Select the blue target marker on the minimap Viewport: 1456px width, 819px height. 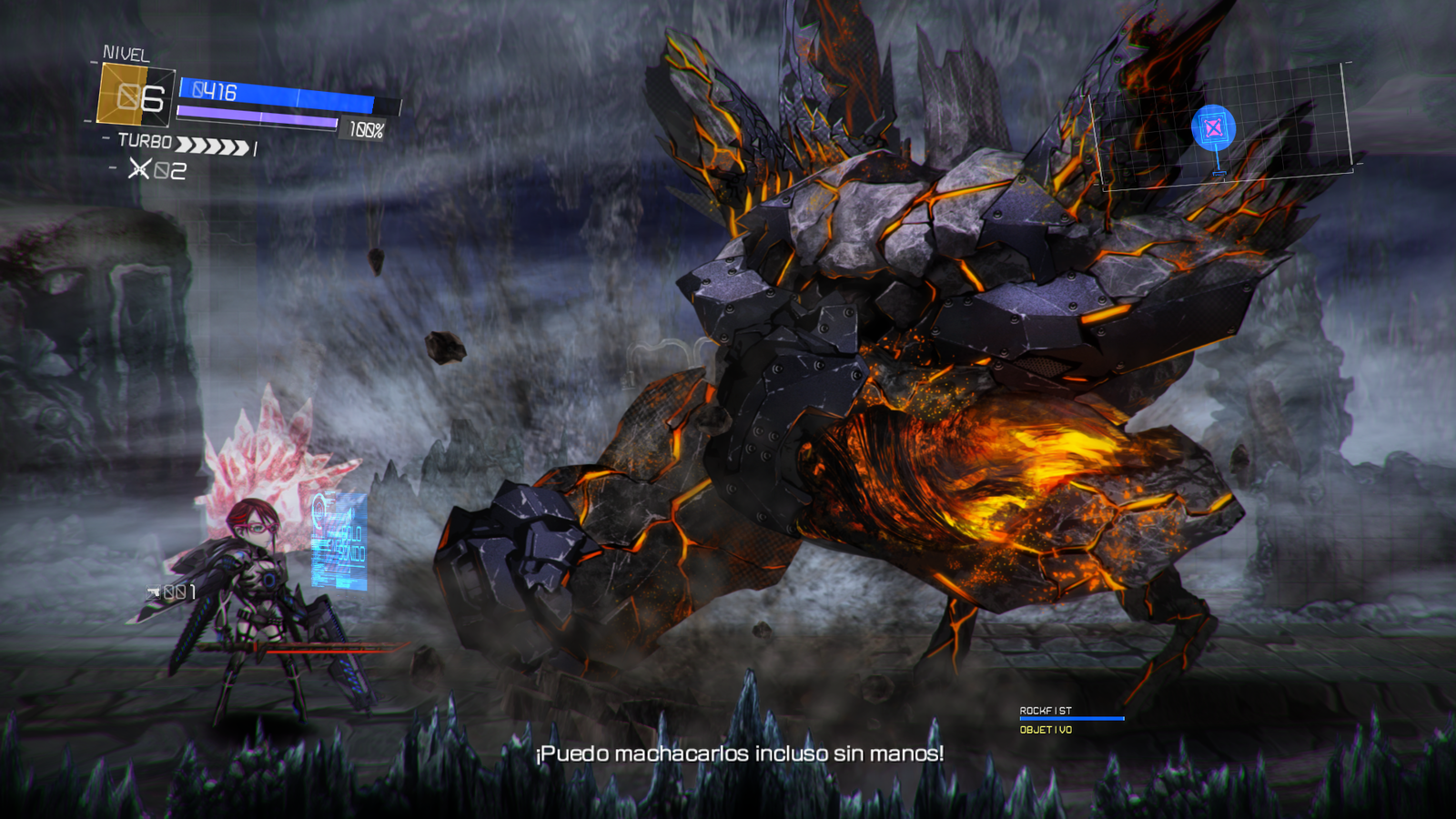tap(1213, 128)
